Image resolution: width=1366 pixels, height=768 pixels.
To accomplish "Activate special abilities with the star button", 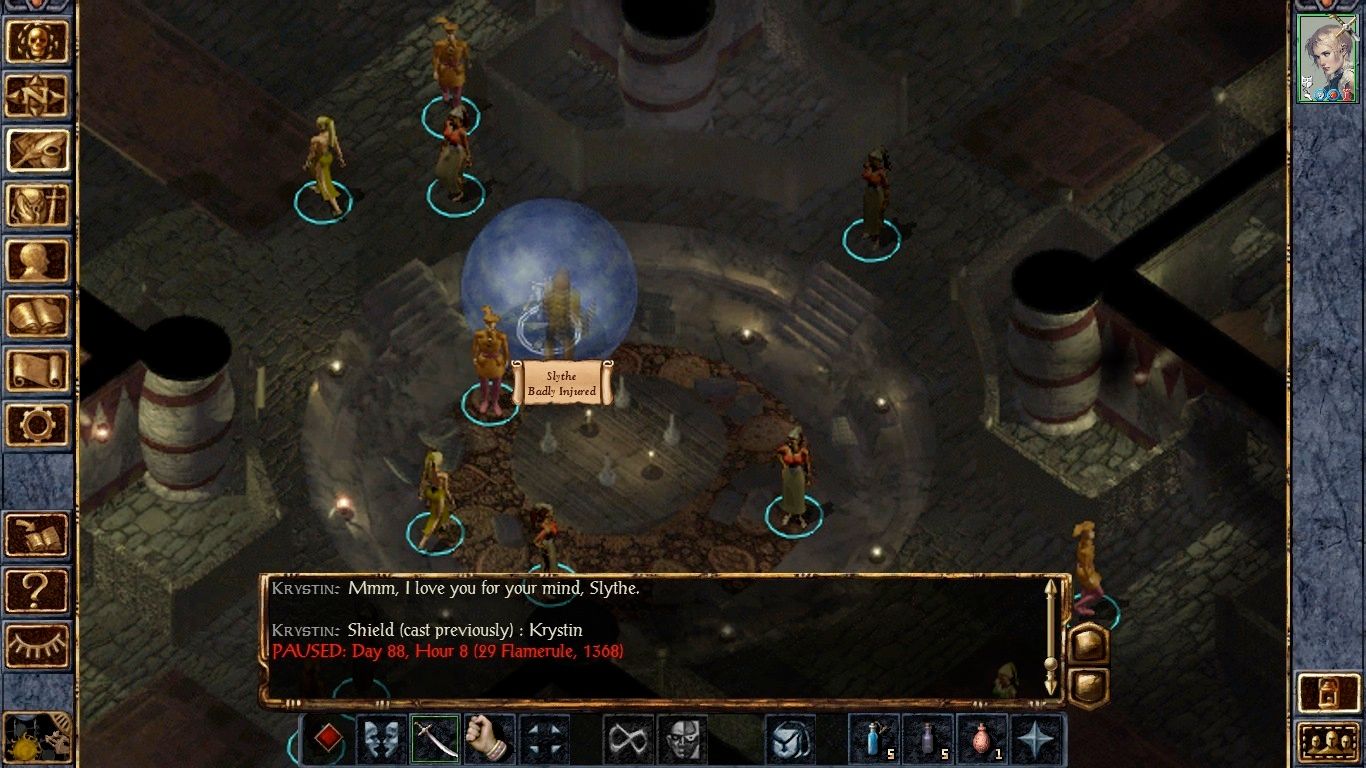I will coord(1037,740).
